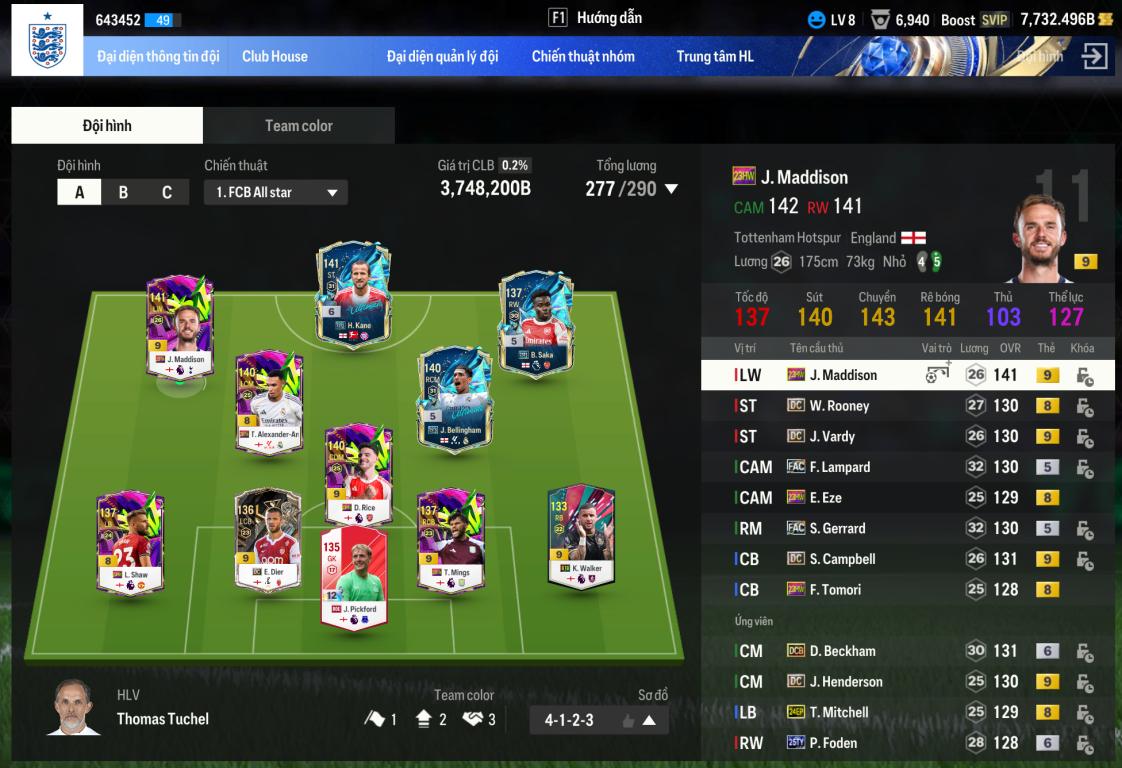Open Đại diện quản lý đội menu
Viewport: 1122px width, 768px height.
point(442,57)
